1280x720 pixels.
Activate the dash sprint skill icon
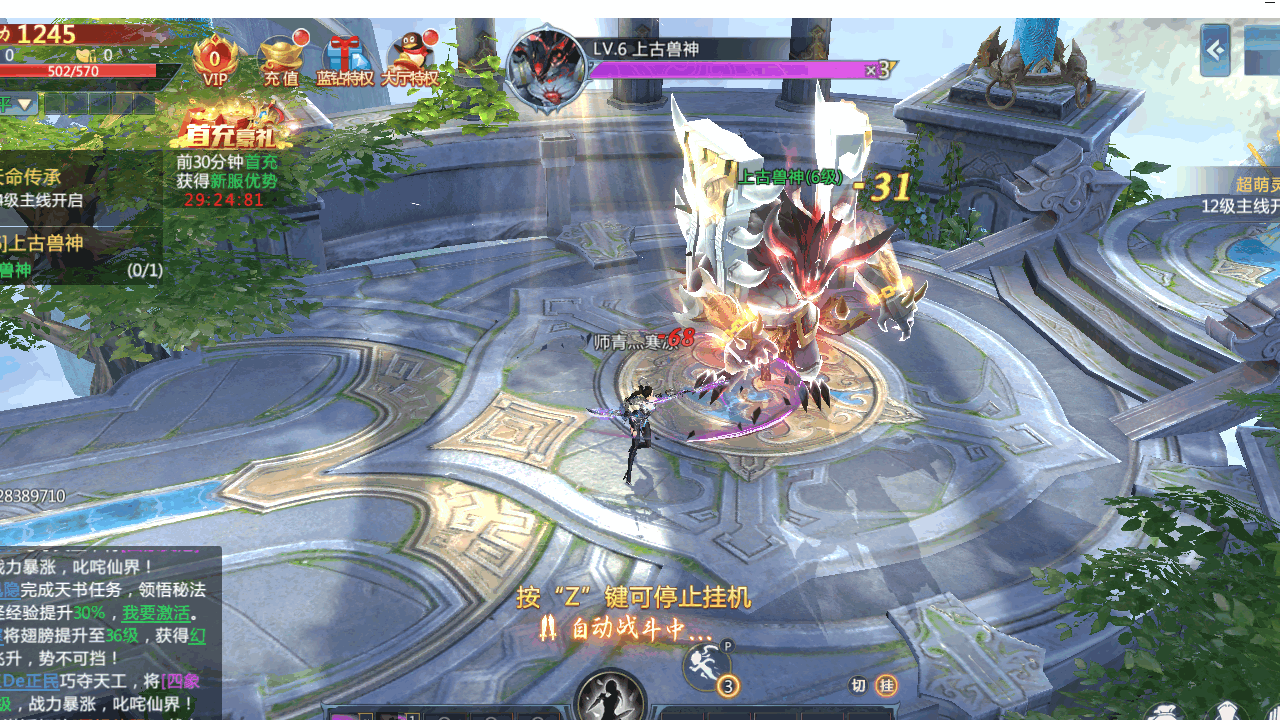707,666
